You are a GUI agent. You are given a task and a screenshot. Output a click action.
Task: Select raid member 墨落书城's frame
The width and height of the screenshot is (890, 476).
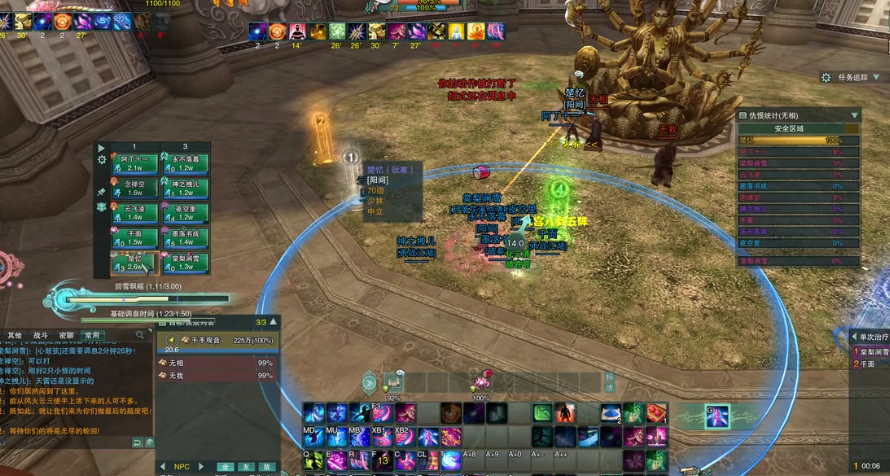(x=185, y=239)
